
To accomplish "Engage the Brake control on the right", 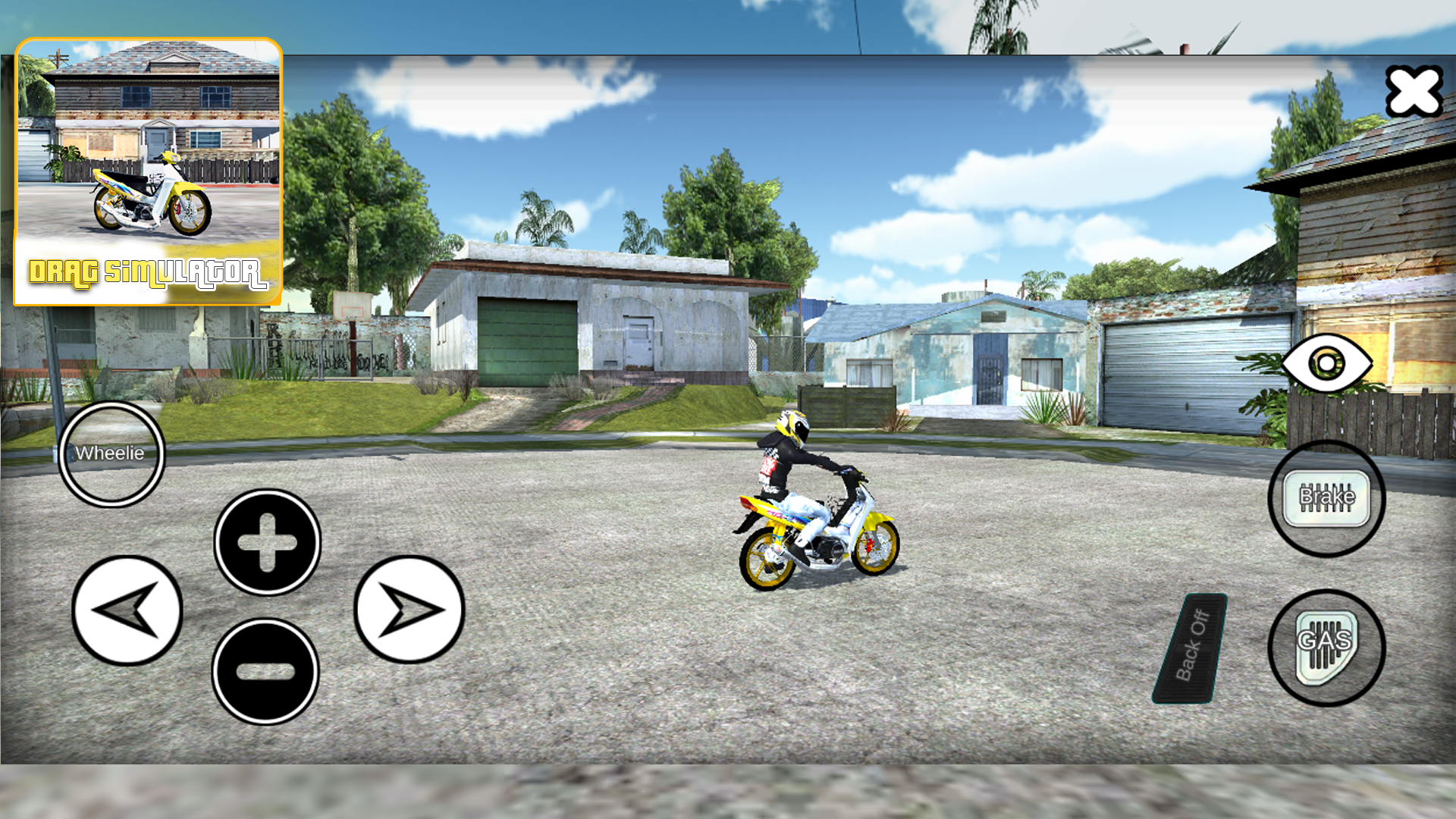I will (1325, 498).
